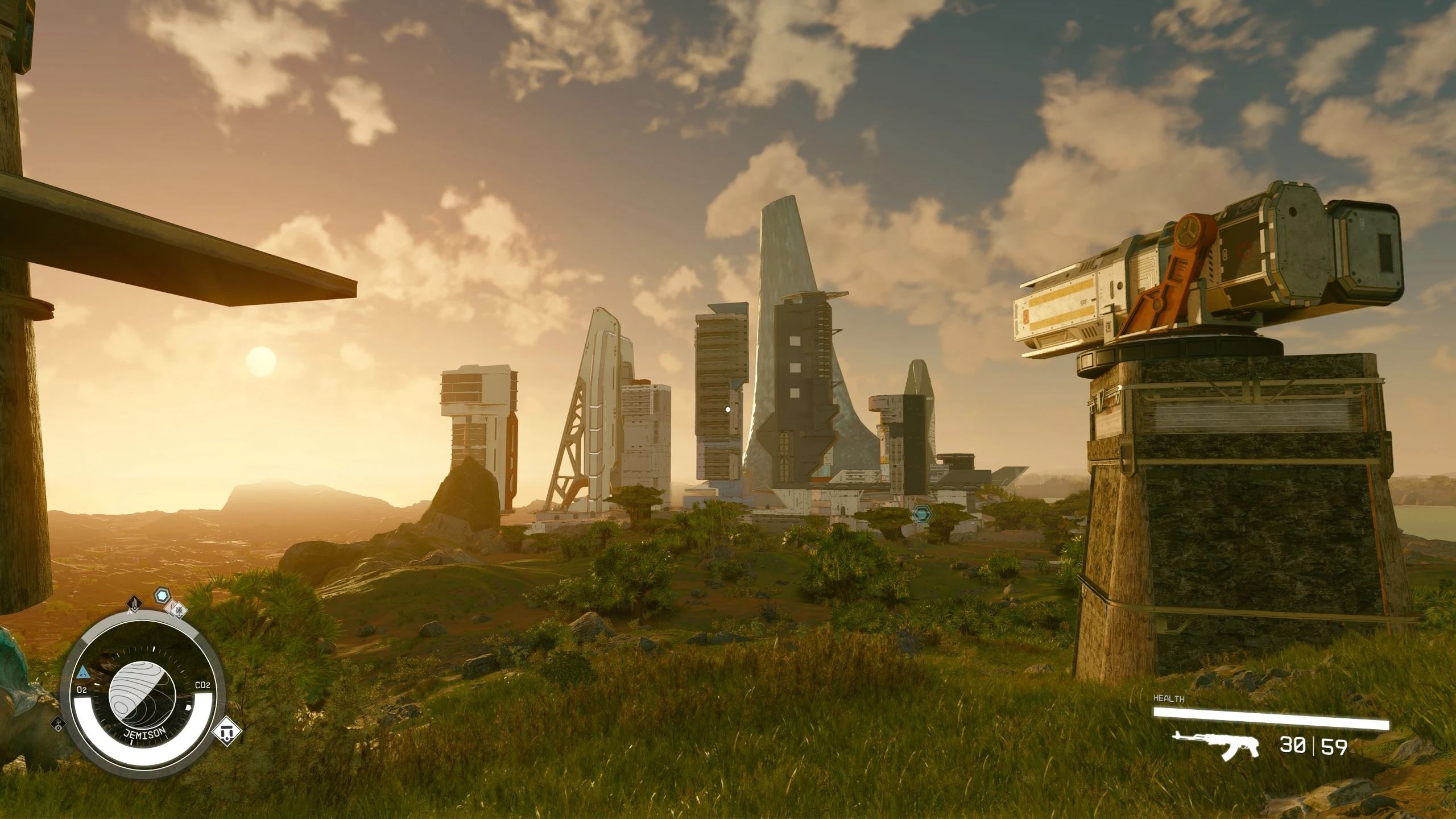Select the blue hexagon marker on the compass rim

coord(163,596)
